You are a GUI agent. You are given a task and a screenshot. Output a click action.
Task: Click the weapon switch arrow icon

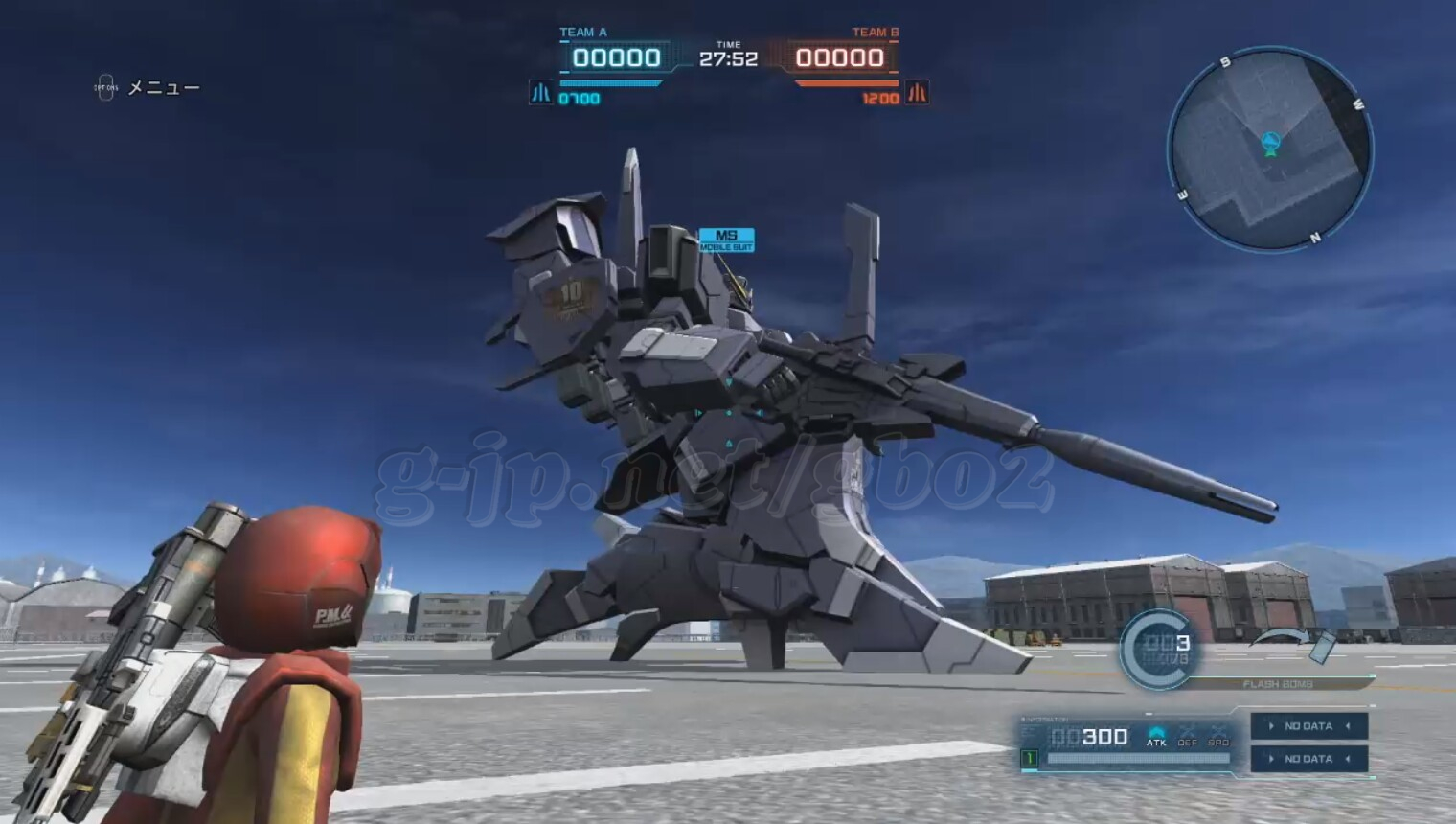pos(1291,641)
